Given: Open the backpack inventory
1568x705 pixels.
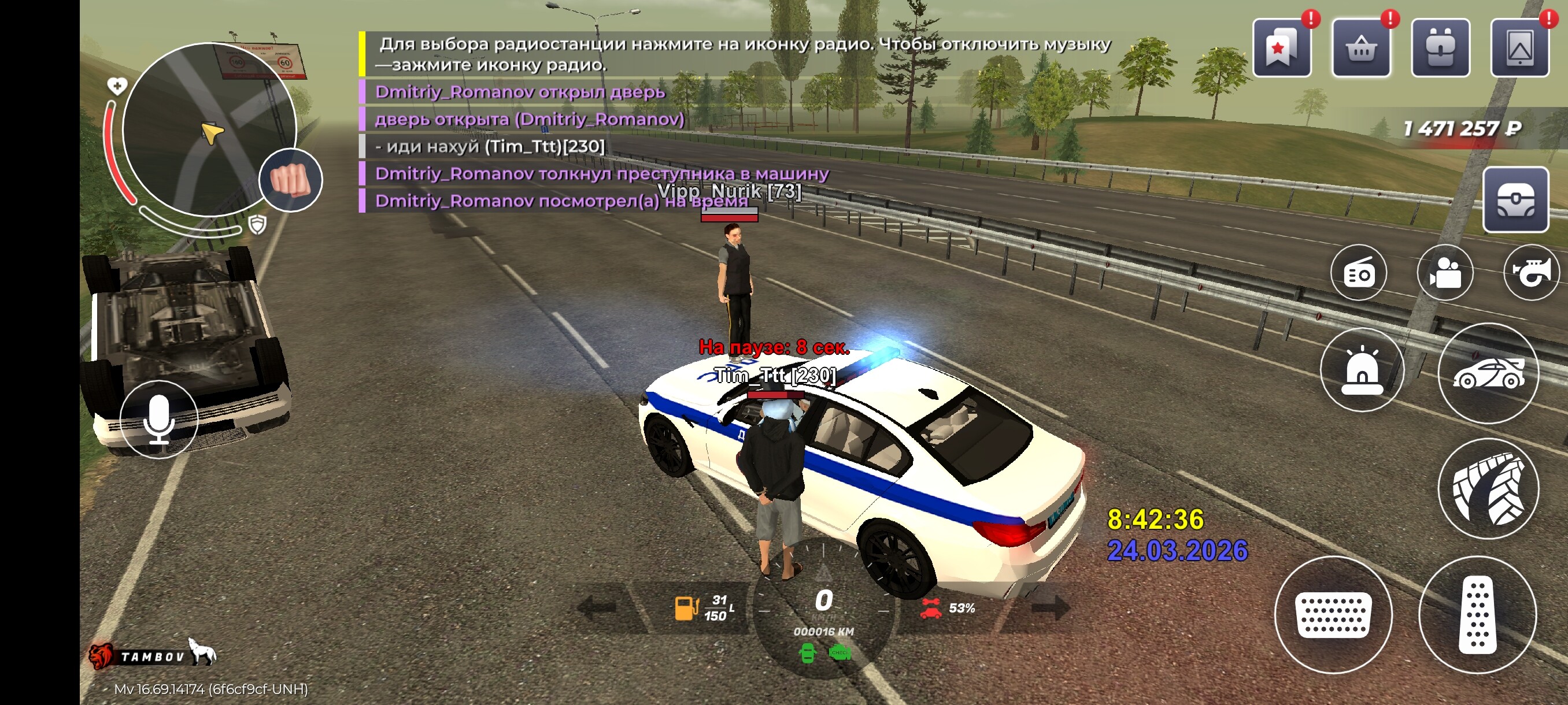Looking at the screenshot, I should coord(1440,47).
